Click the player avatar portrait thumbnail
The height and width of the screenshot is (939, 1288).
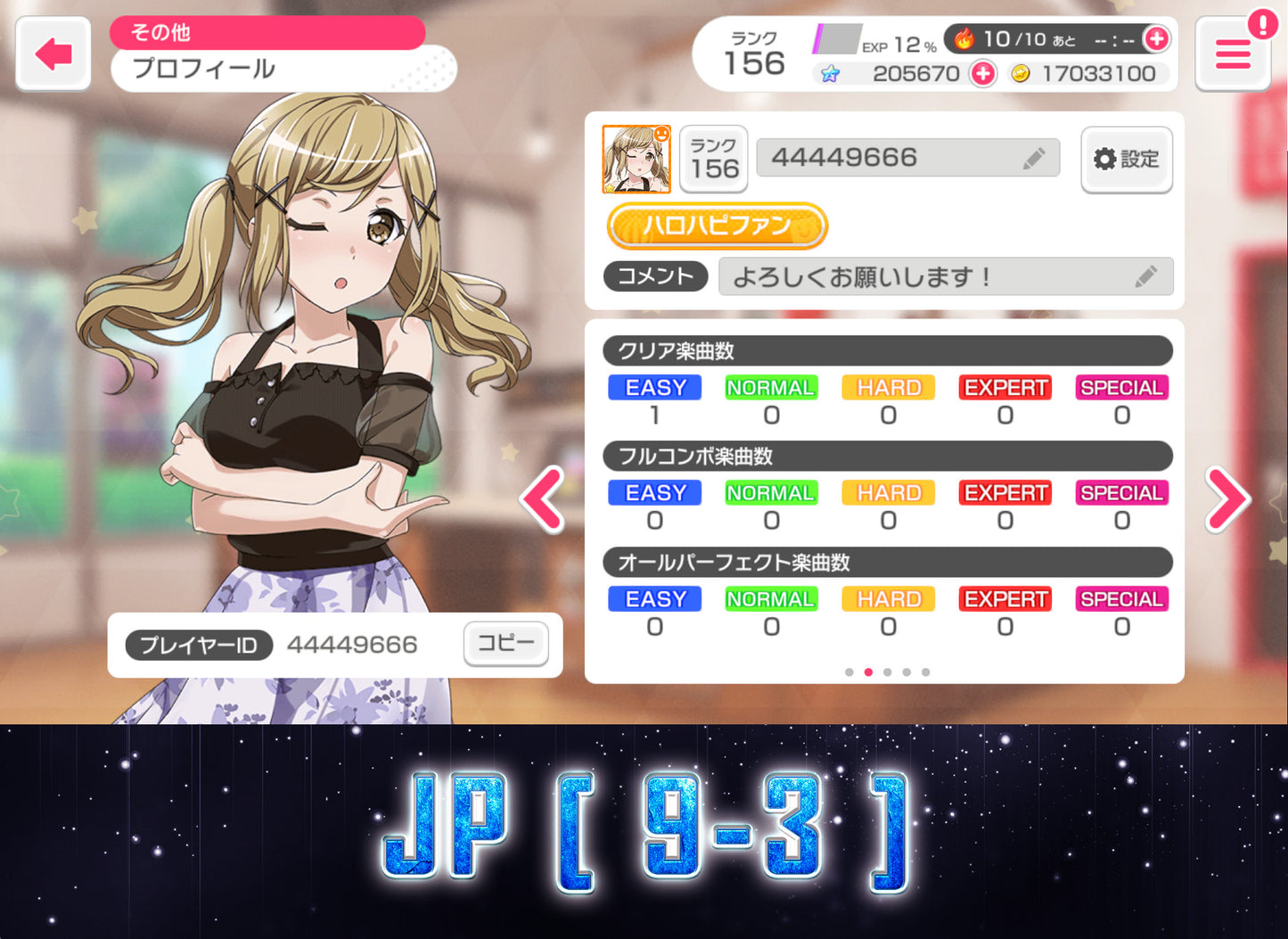(638, 159)
